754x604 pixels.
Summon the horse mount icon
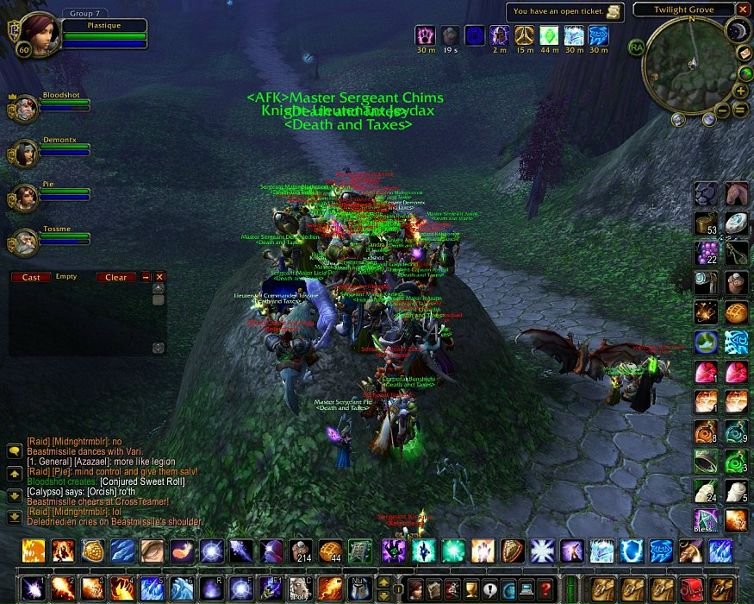point(736,191)
